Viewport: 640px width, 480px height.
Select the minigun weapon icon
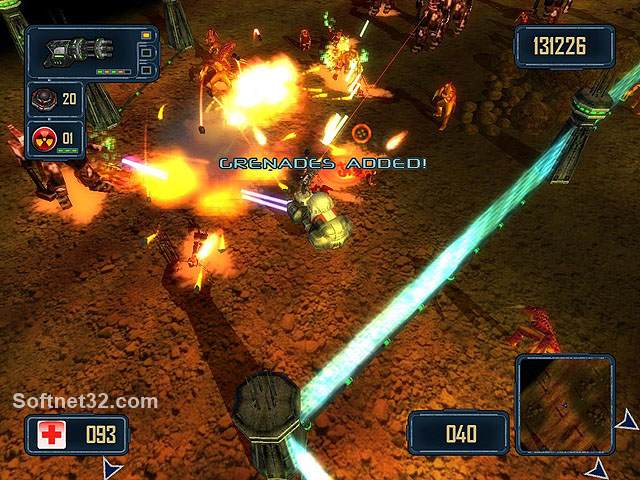[80, 50]
